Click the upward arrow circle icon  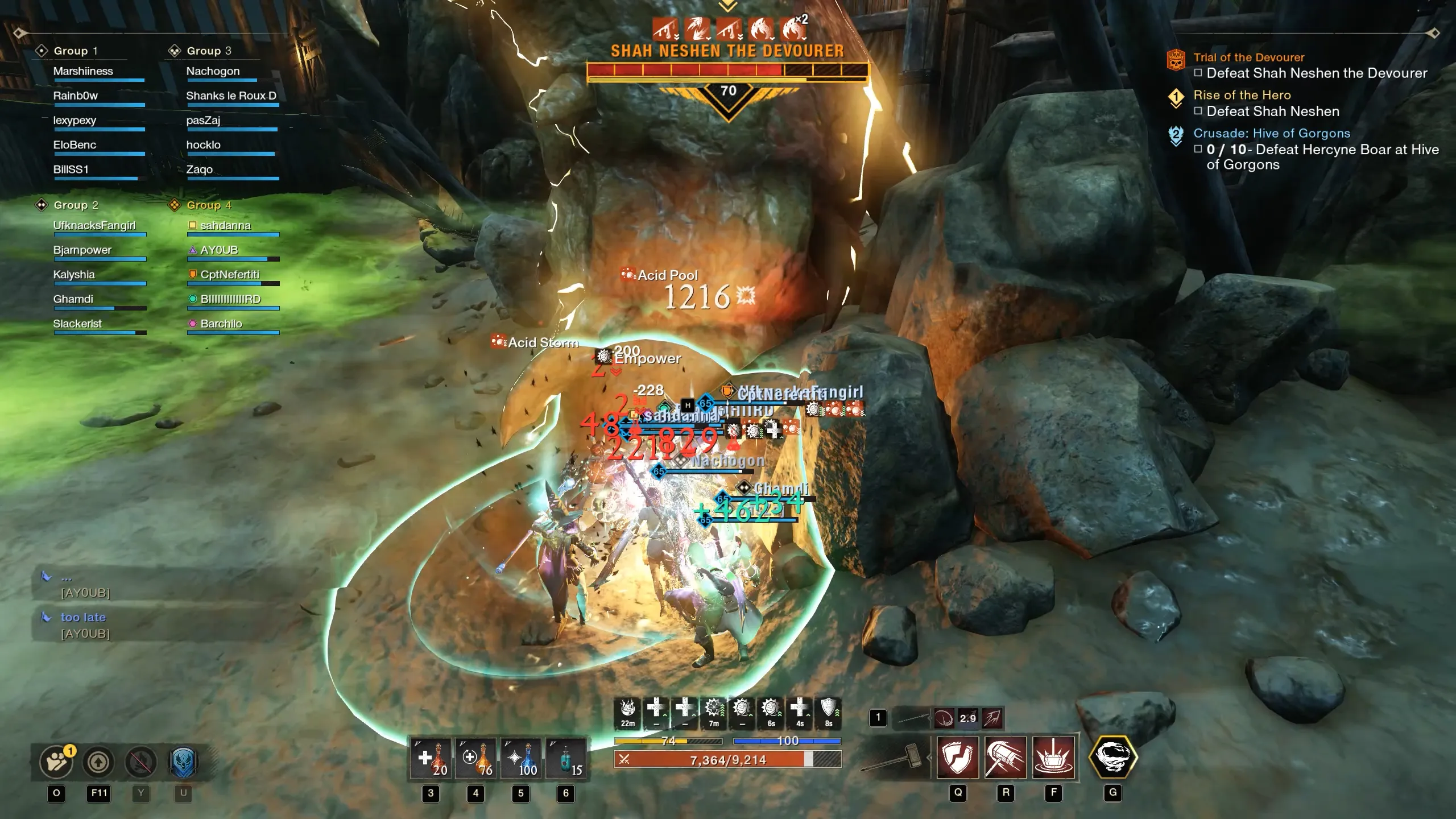point(98,762)
